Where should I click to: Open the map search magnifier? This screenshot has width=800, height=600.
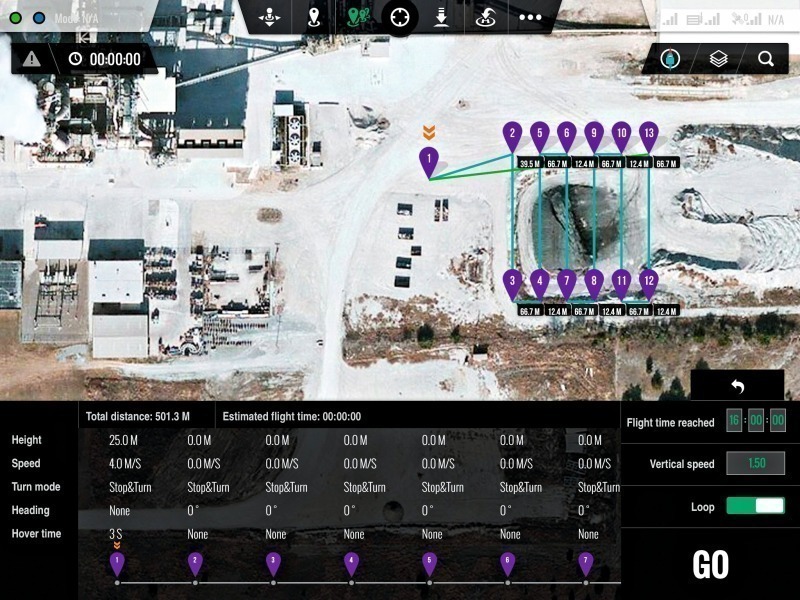765,59
